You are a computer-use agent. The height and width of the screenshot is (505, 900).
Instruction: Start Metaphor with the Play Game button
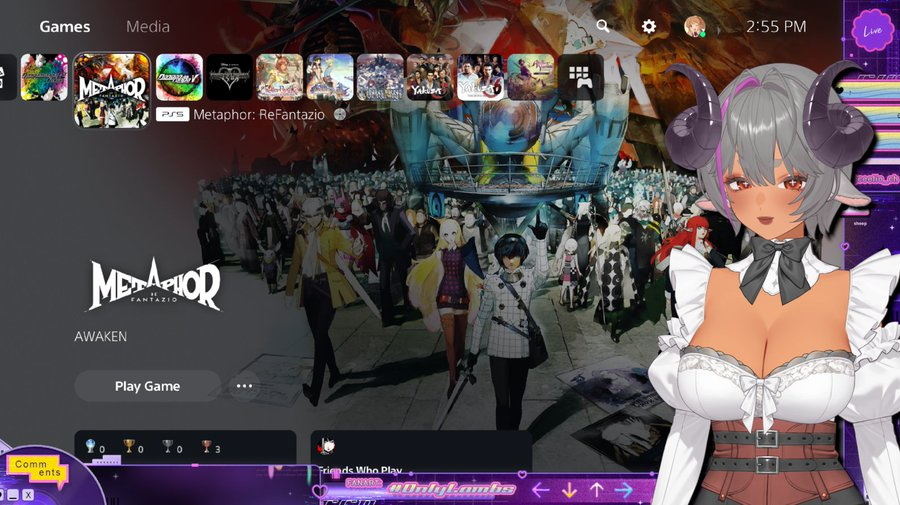click(x=147, y=386)
